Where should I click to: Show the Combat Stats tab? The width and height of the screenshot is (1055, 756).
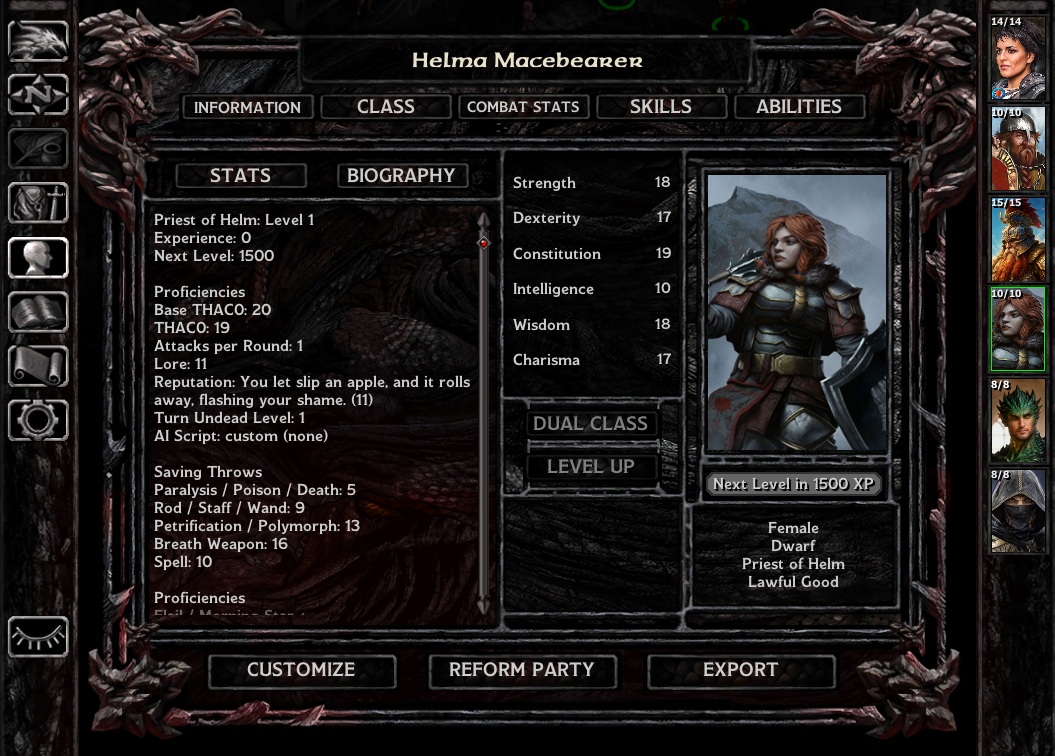click(523, 107)
